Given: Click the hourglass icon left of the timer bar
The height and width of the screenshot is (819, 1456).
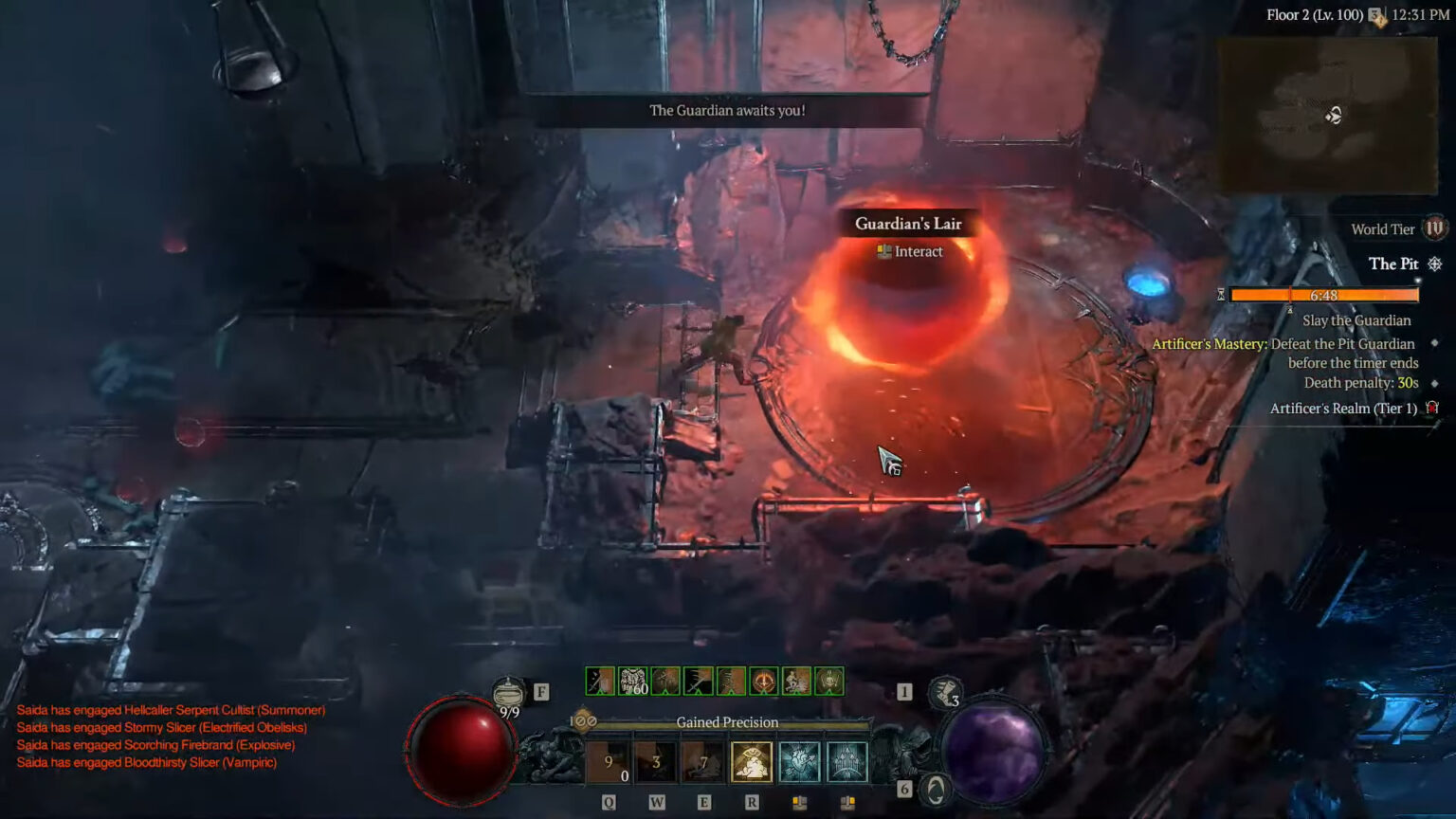Looking at the screenshot, I should point(1221,295).
